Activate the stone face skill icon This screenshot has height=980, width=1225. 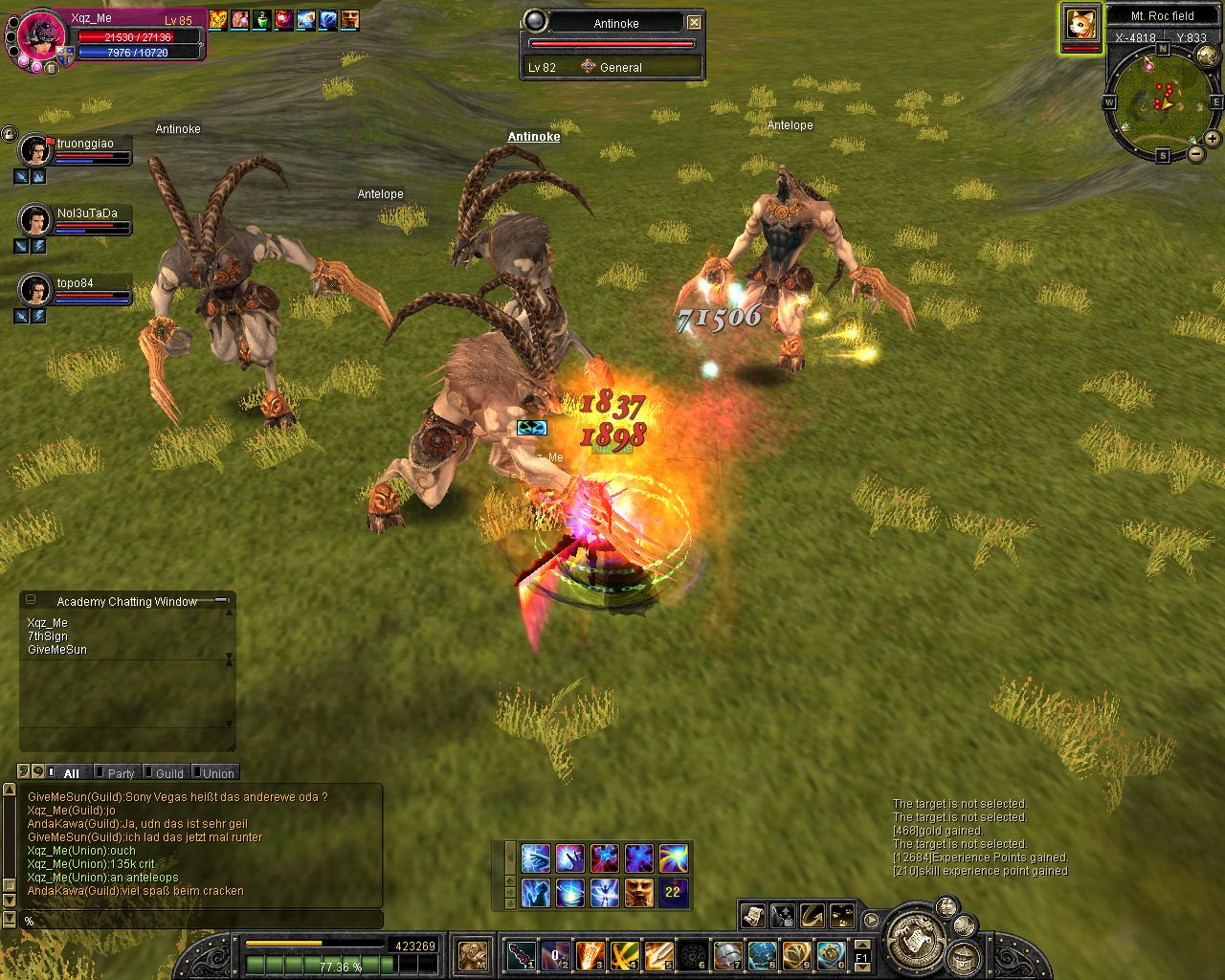point(639,892)
